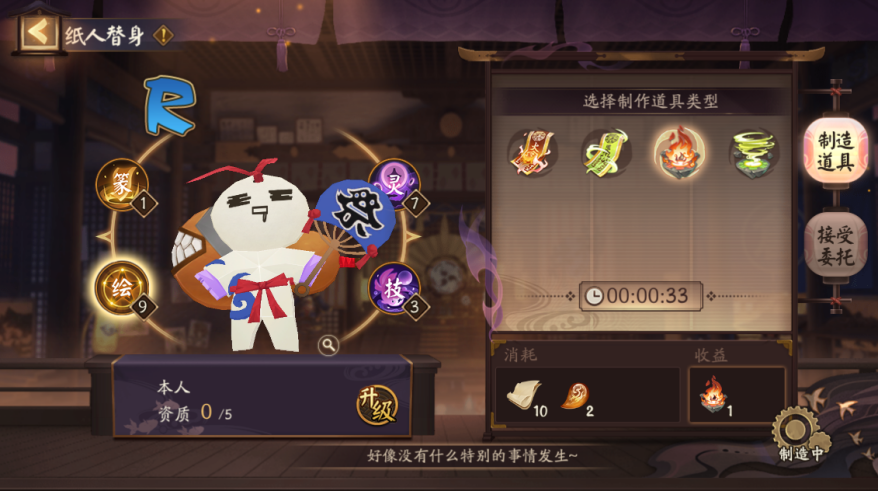Check the orange magatama cost slot
The height and width of the screenshot is (491, 878).
576,396
